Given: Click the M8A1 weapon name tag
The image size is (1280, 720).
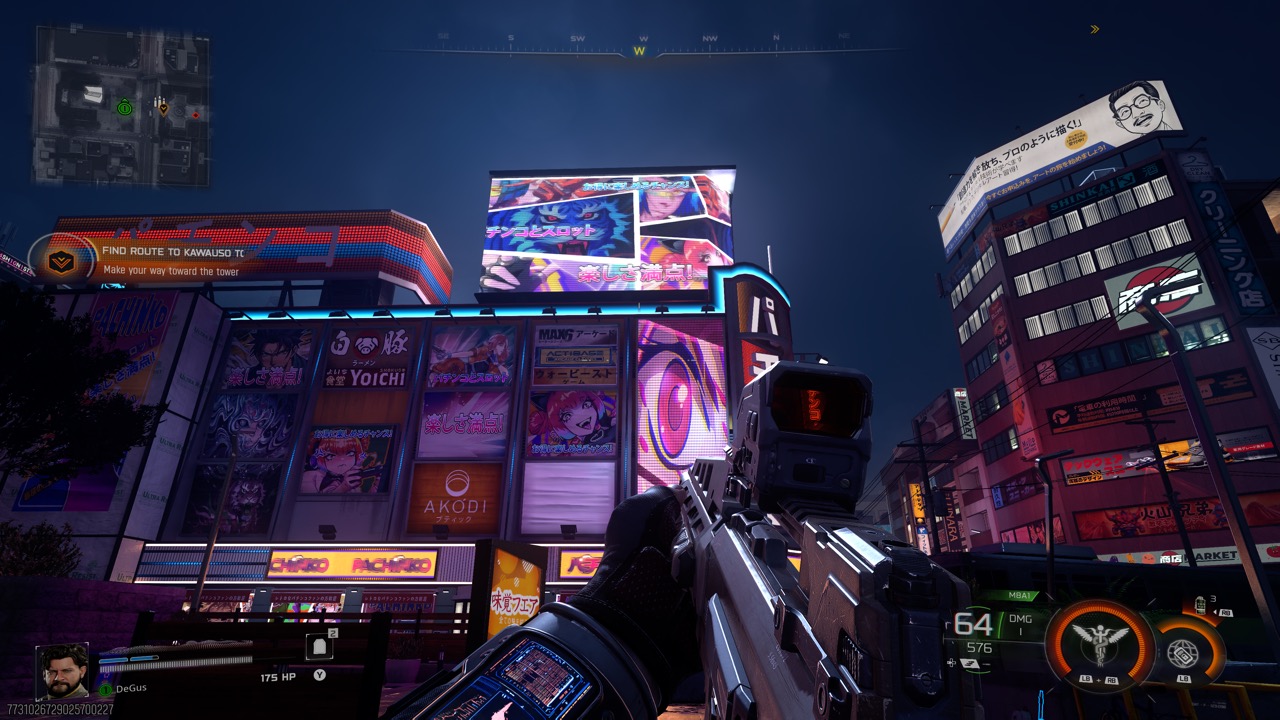Looking at the screenshot, I should [1020, 596].
